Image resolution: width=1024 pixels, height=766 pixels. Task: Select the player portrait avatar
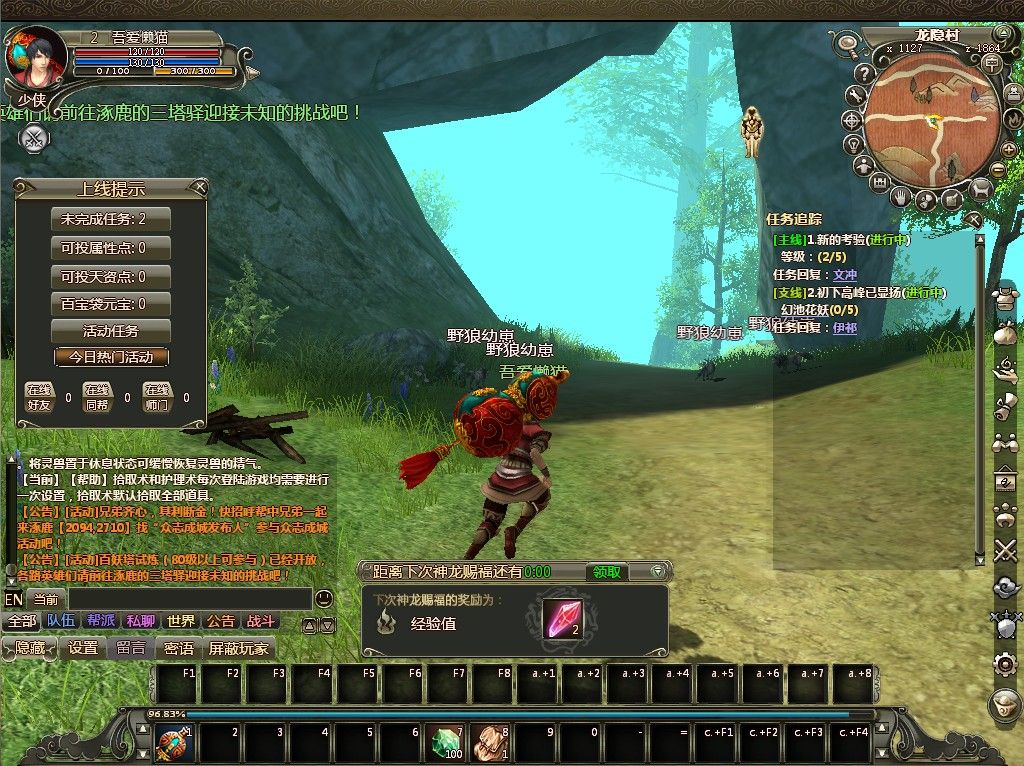pos(34,57)
